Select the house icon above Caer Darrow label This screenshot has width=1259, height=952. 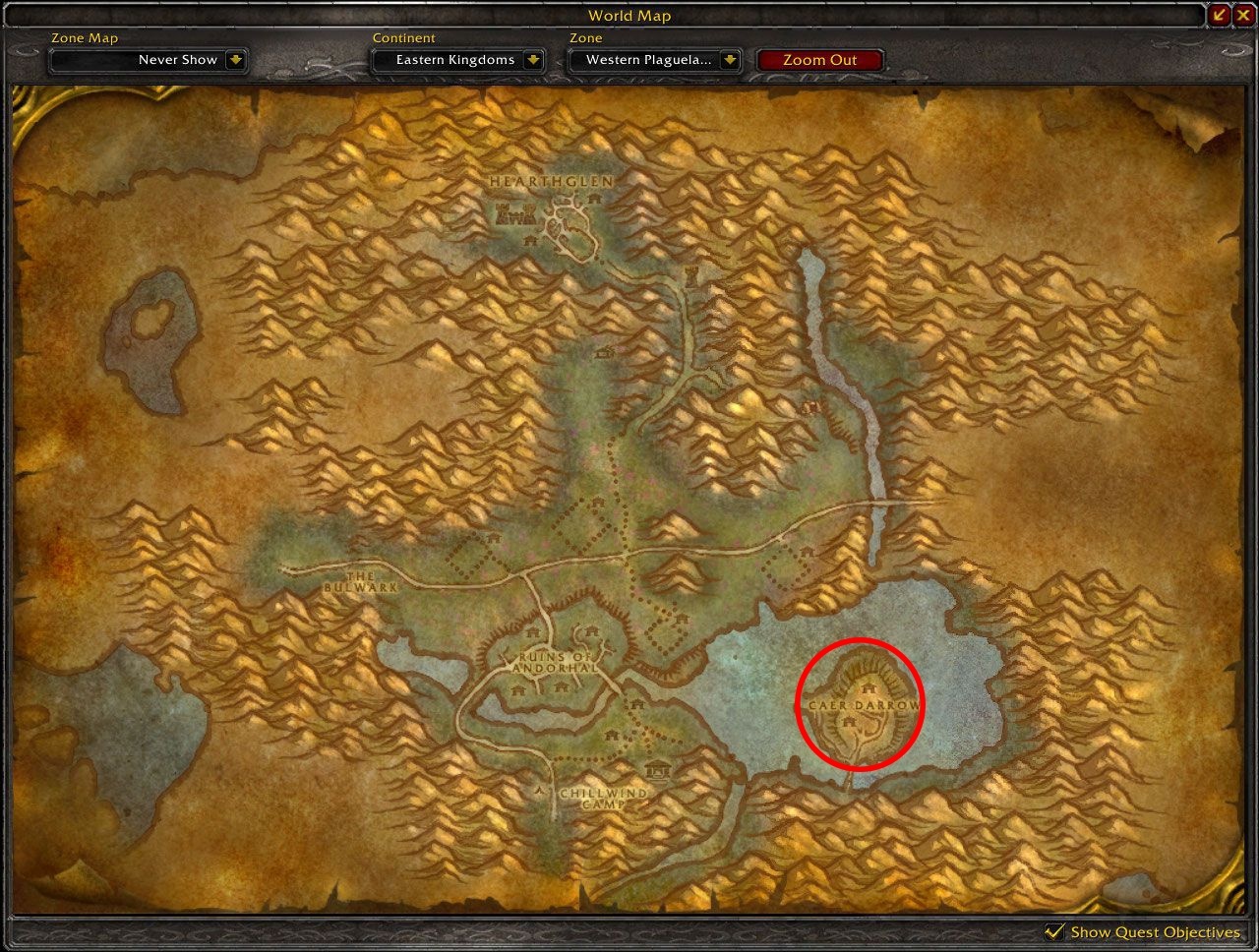(869, 688)
